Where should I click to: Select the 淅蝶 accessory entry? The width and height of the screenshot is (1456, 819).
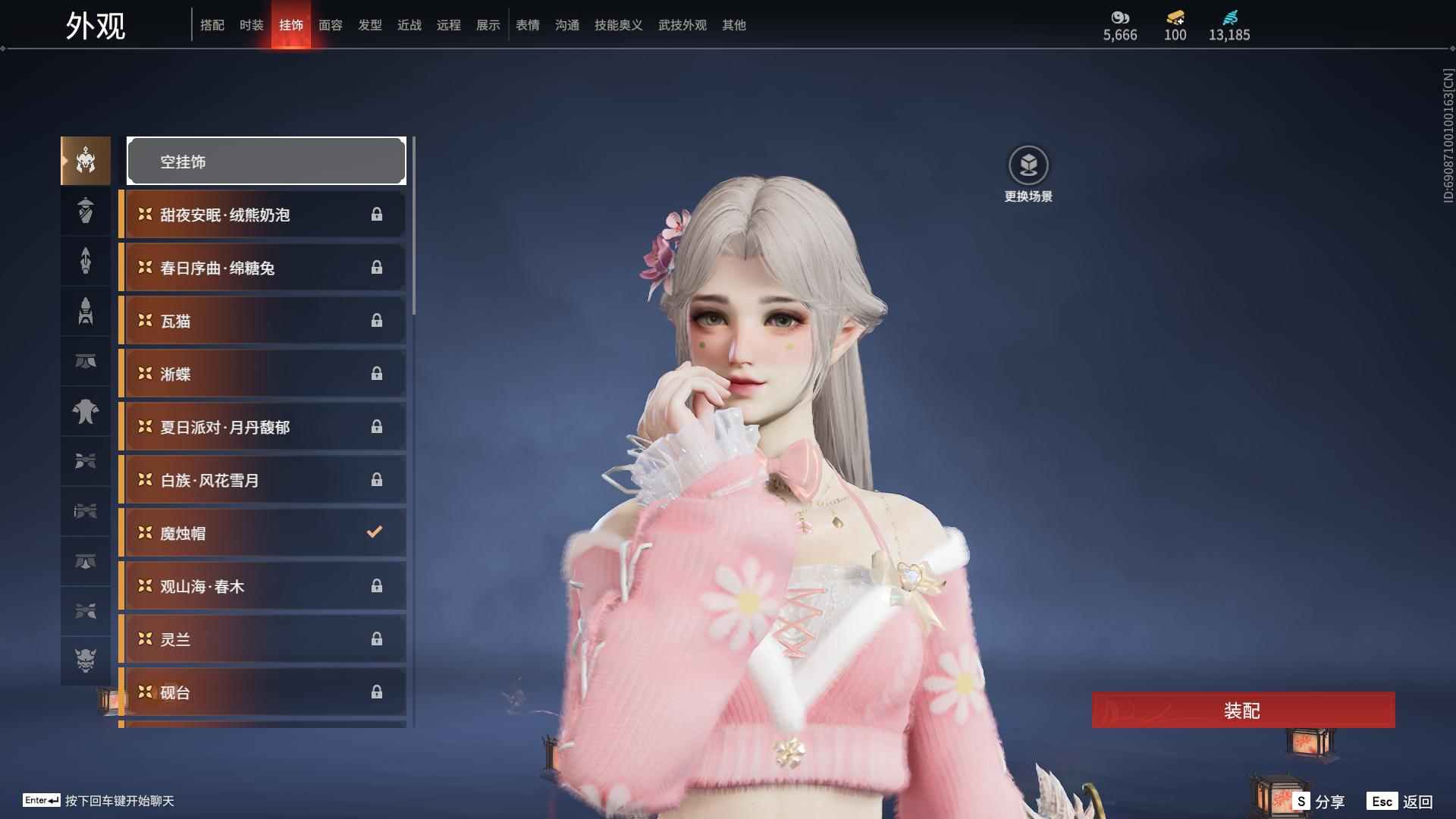227,373
